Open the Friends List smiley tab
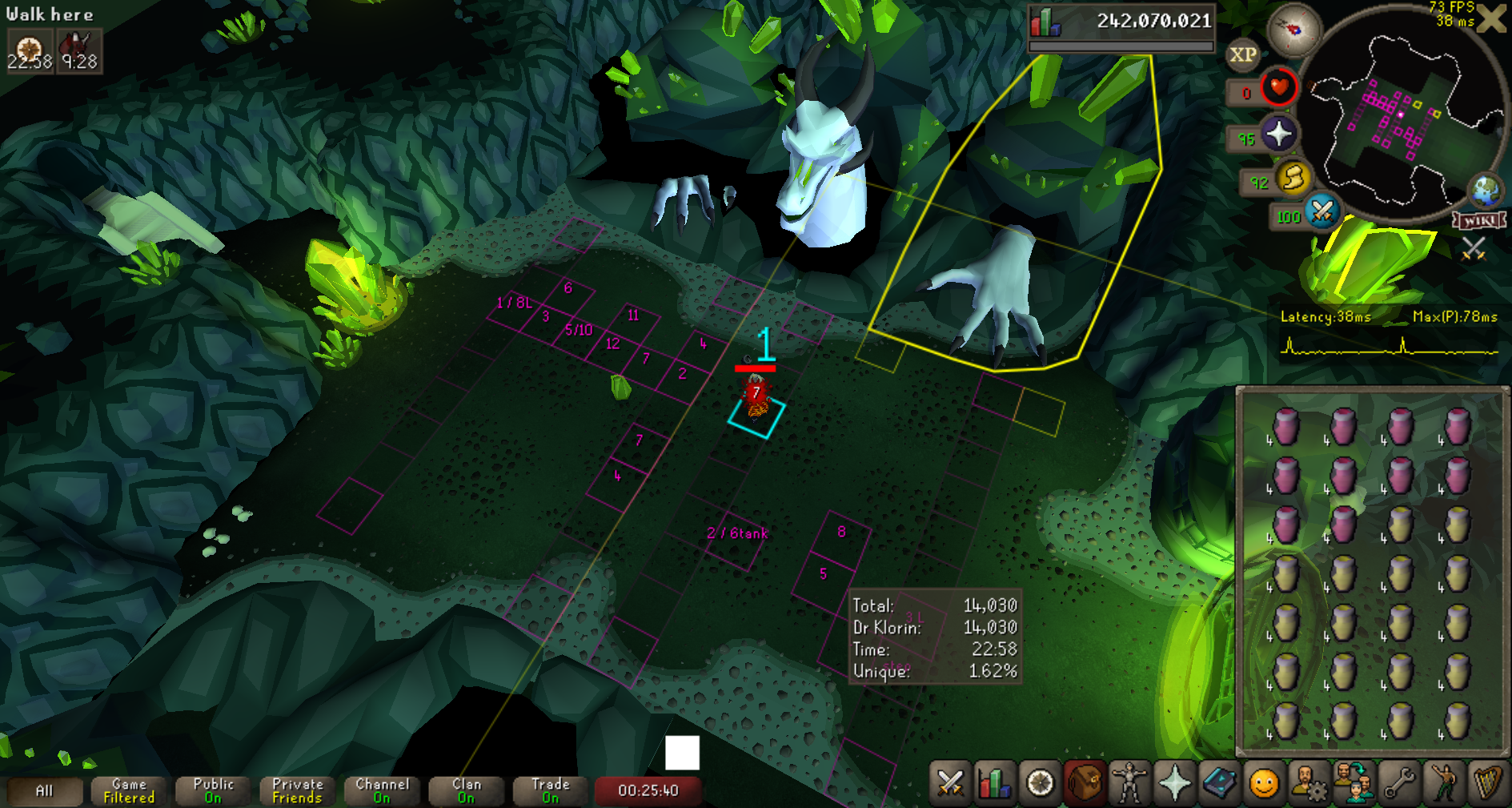This screenshot has width=1512, height=808. coord(1264,782)
